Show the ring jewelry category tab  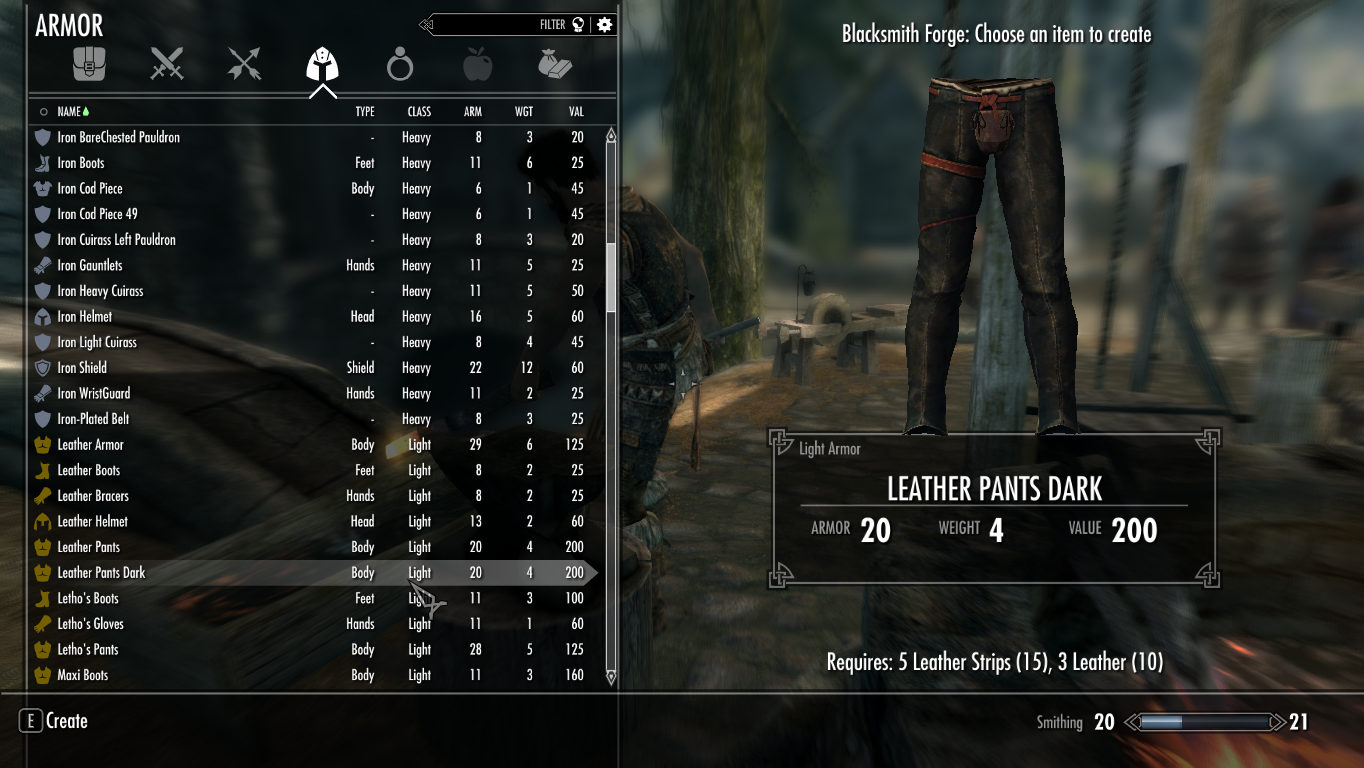(400, 66)
